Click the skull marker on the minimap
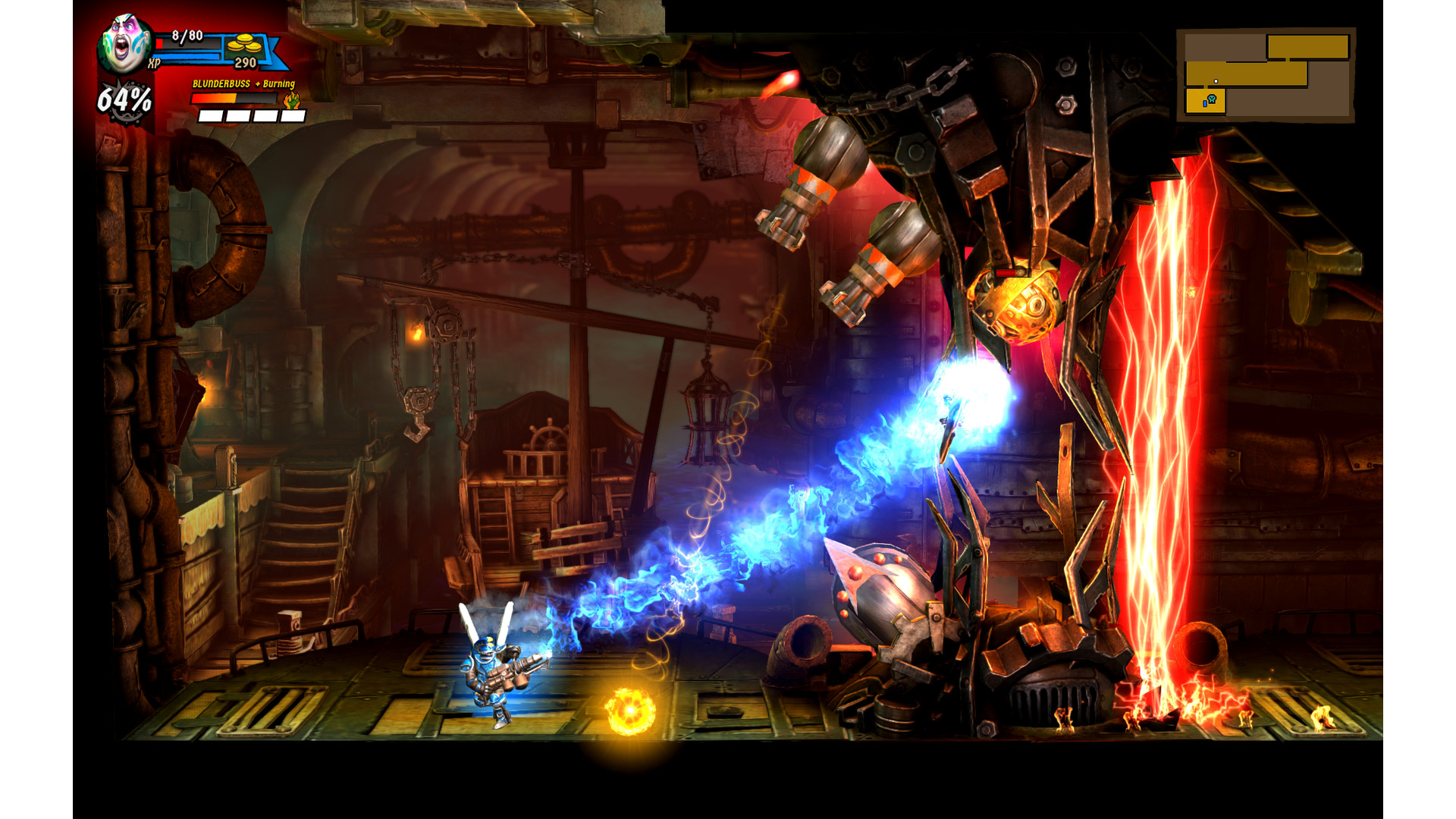The height and width of the screenshot is (819, 1456). (1212, 99)
